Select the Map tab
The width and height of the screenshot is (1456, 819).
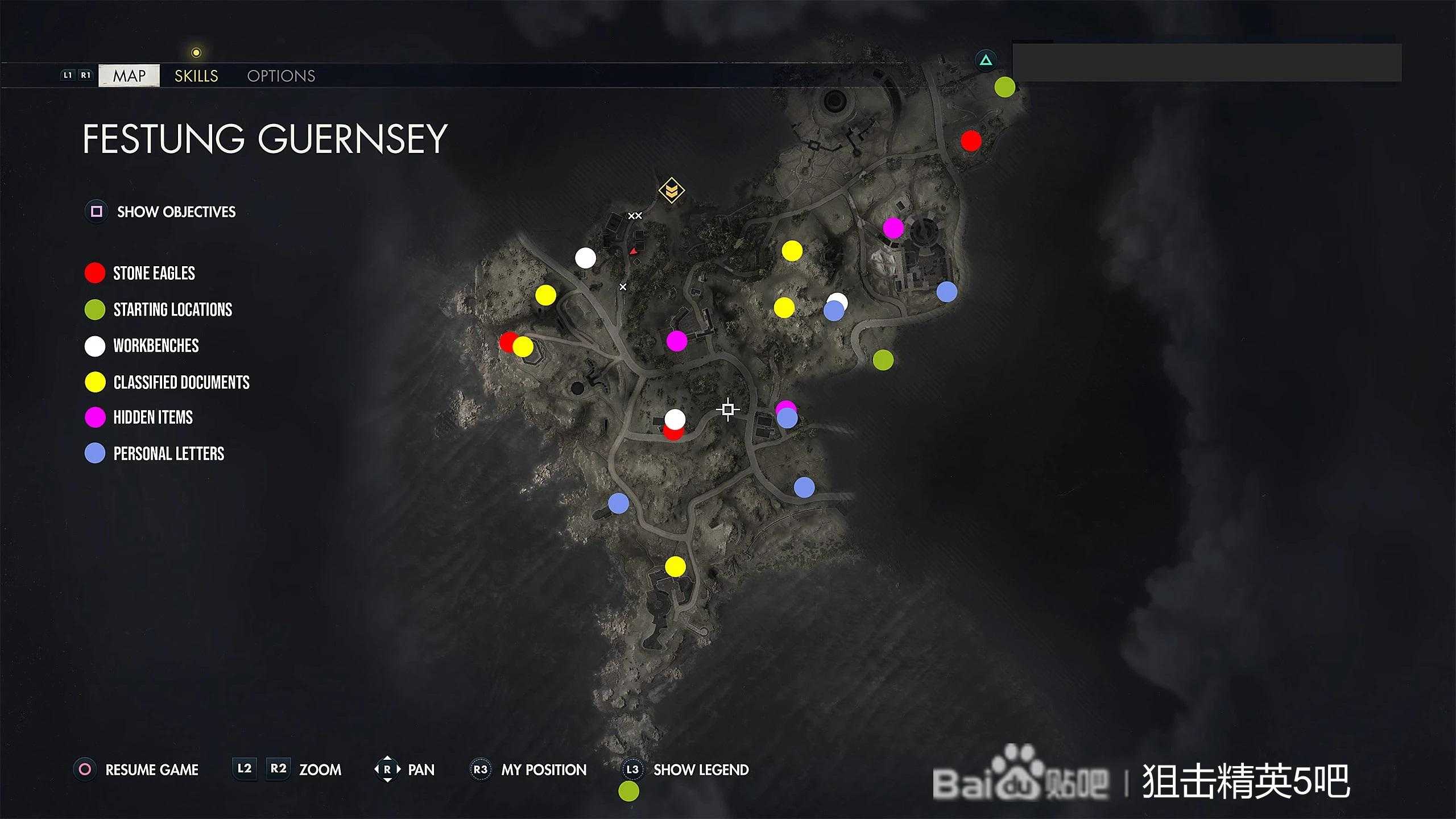coord(129,76)
